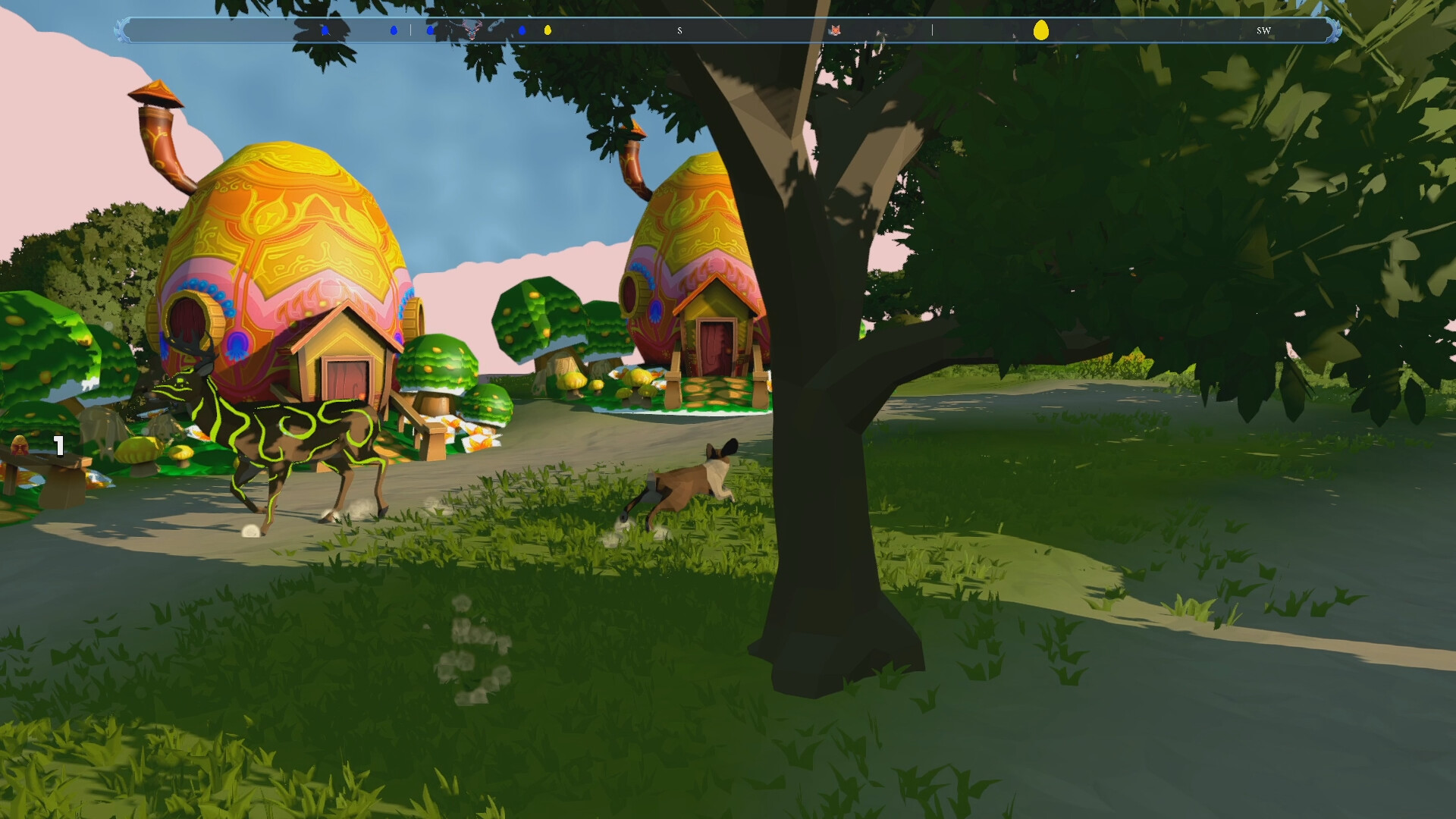Click the SW heading on the navigation strip
1456x819 pixels.
pyautogui.click(x=1263, y=32)
